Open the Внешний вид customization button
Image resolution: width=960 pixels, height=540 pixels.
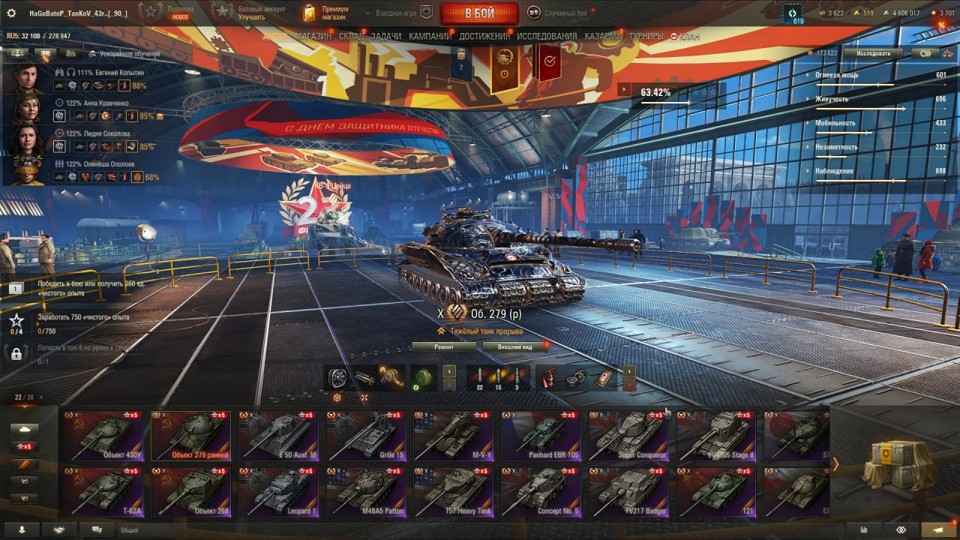pyautogui.click(x=515, y=346)
